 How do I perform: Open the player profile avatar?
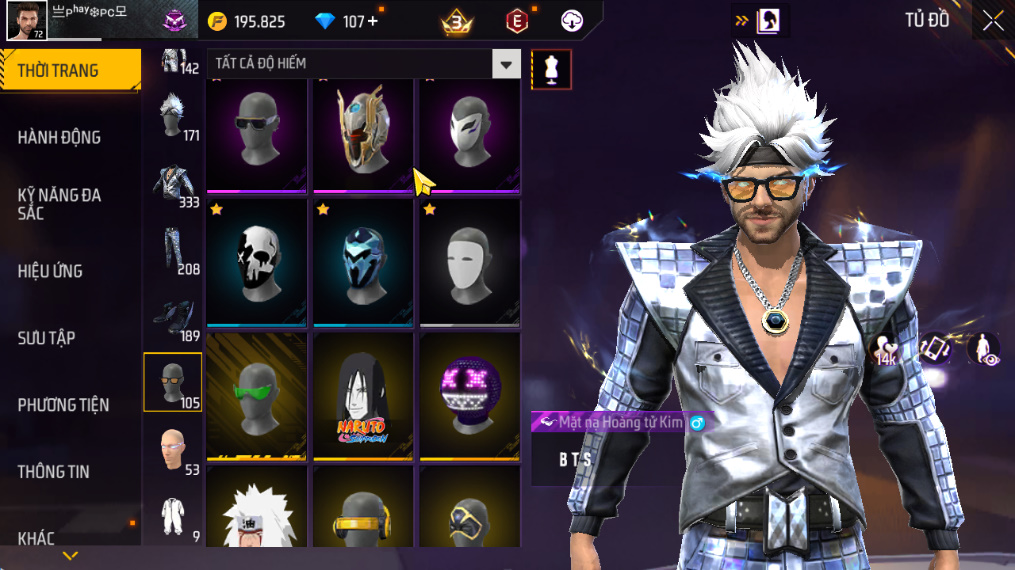point(27,20)
